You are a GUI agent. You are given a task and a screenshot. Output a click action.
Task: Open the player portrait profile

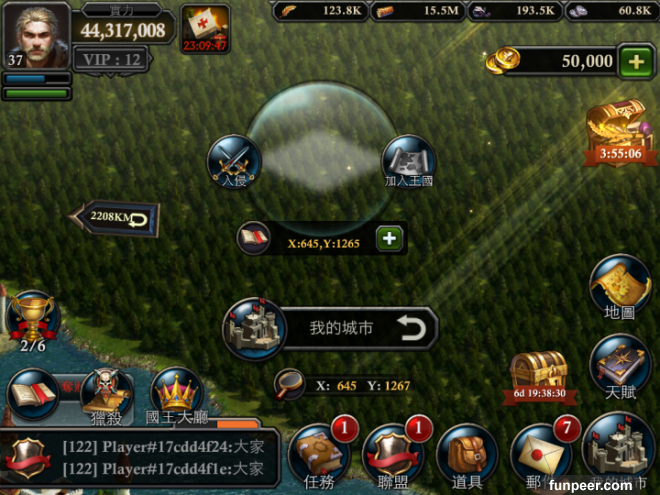coord(35,34)
